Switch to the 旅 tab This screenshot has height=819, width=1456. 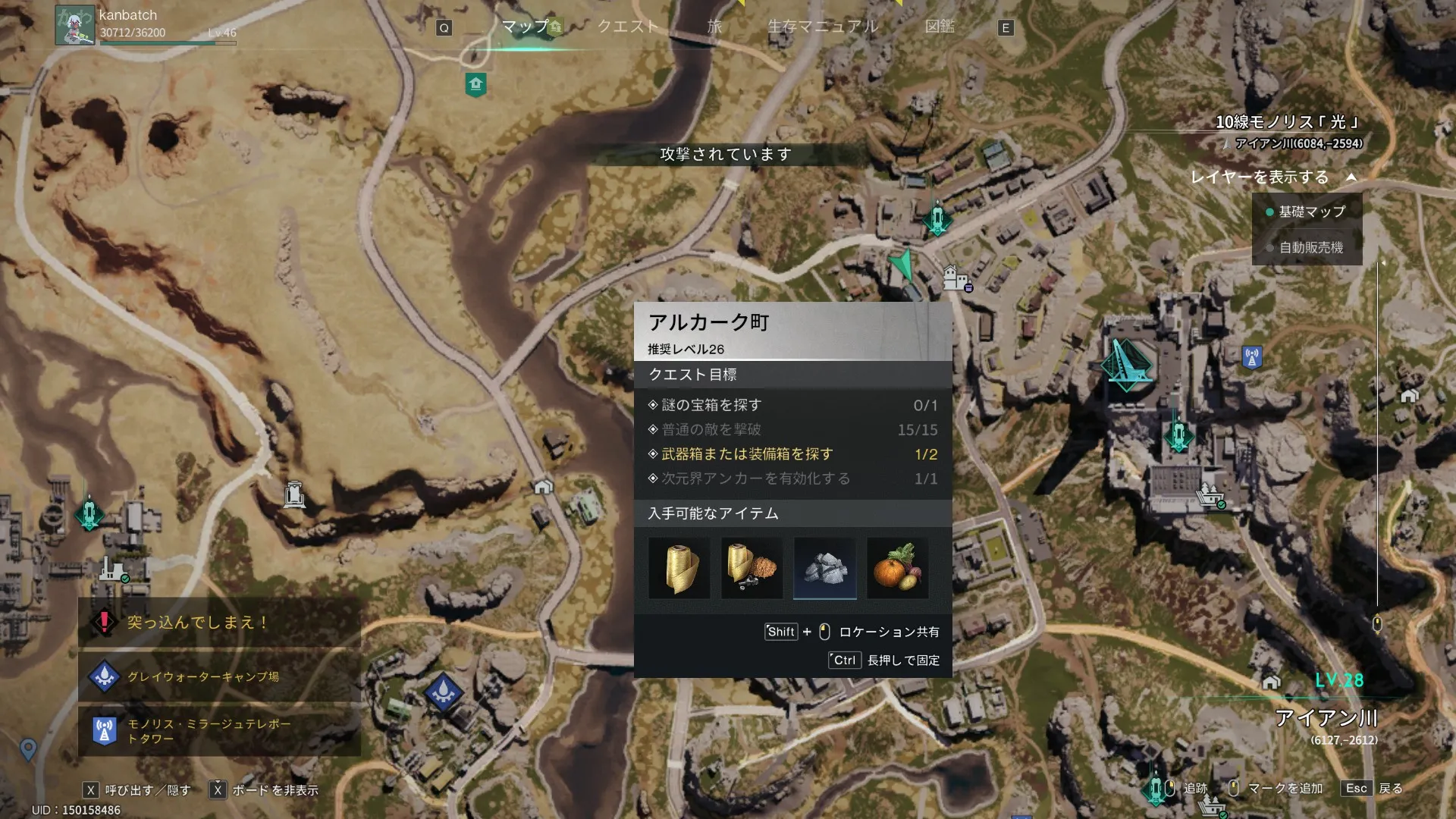point(714,27)
